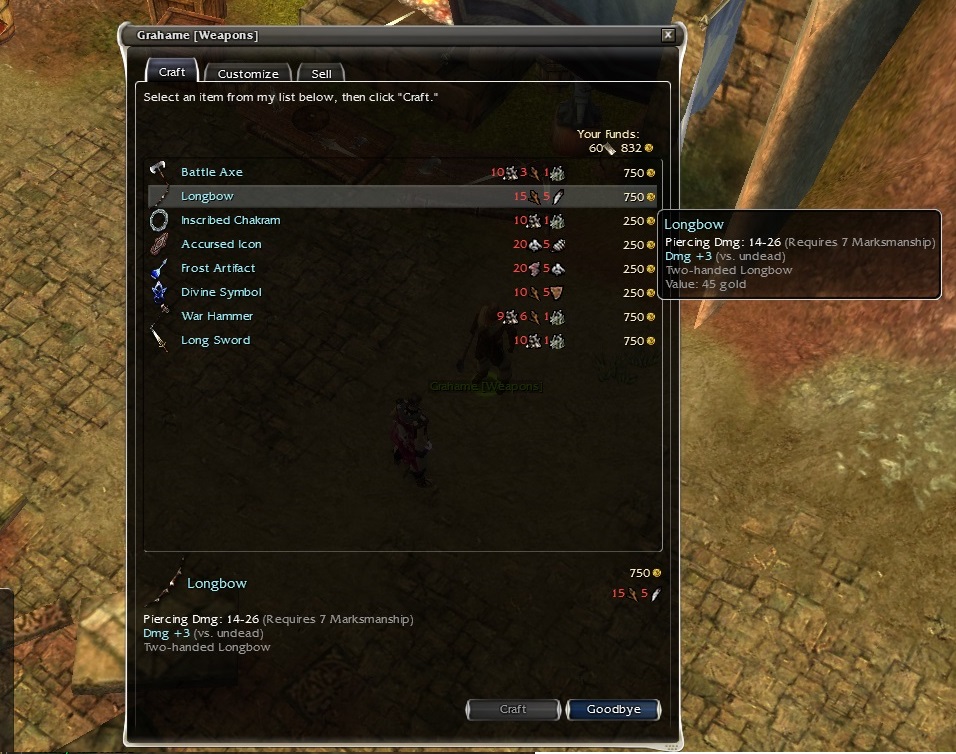Select the War Hammer entry
Screen dimensions: 956x754
(217, 316)
